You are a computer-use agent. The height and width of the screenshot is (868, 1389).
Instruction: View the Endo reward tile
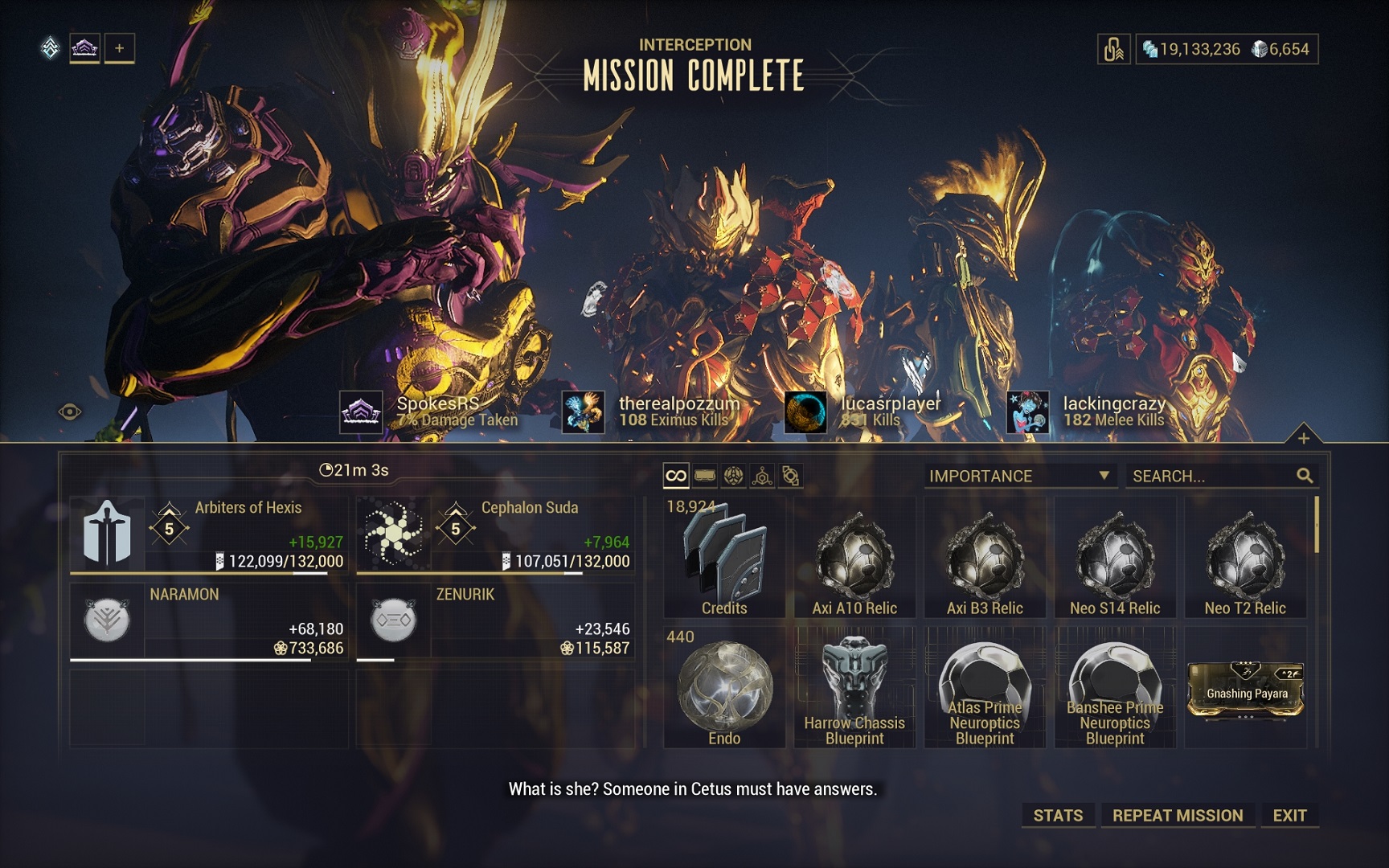724,689
